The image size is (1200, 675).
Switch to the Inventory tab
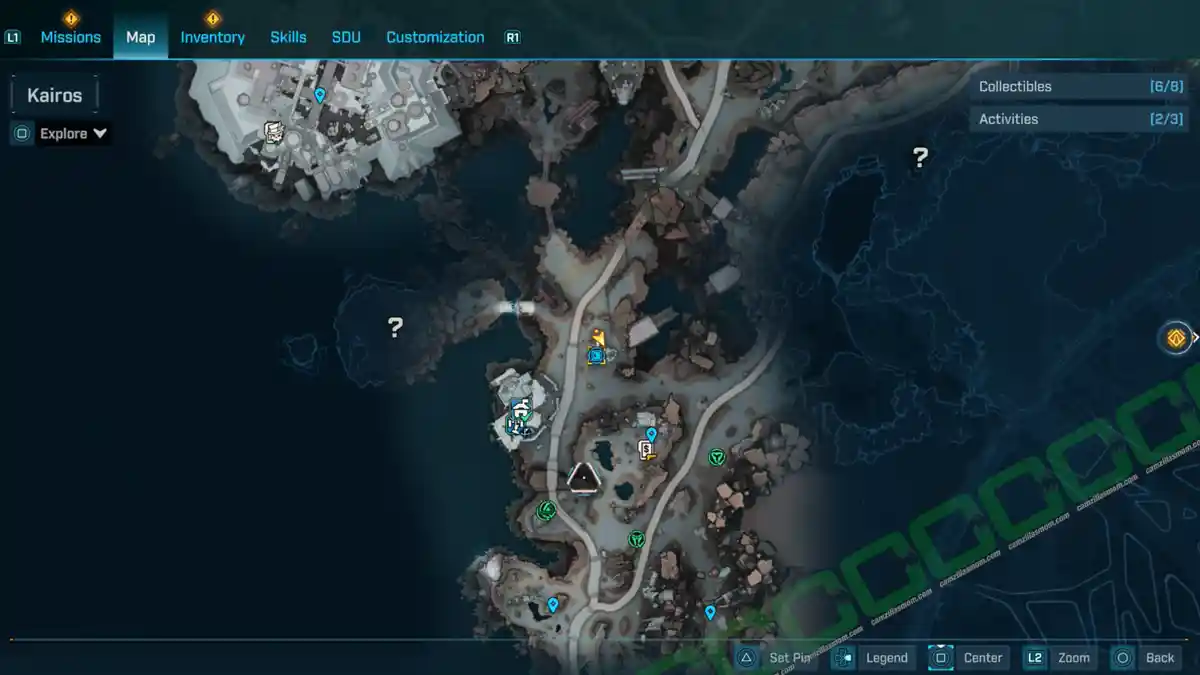point(212,37)
